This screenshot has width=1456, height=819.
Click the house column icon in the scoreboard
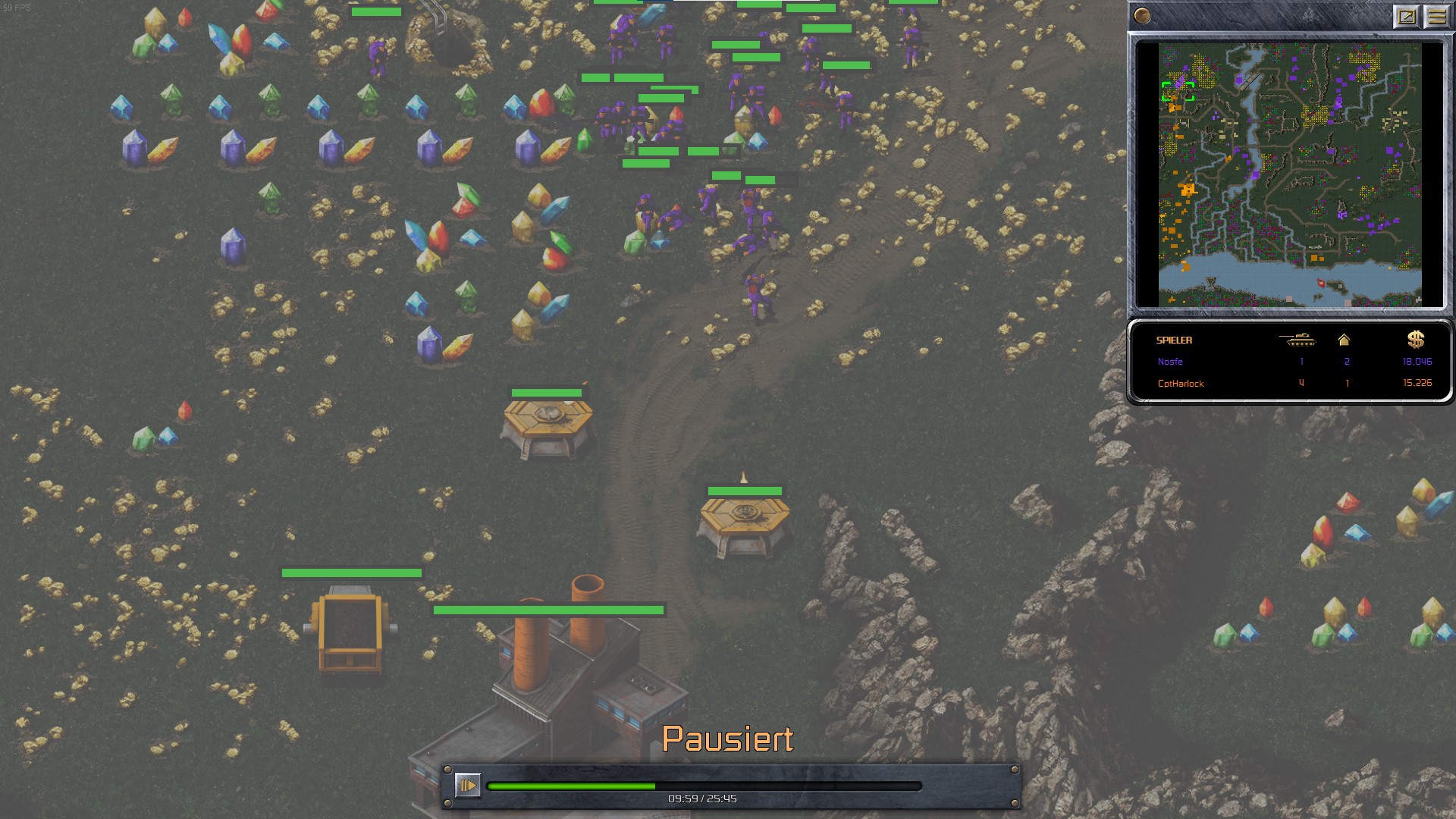[x=1344, y=340]
